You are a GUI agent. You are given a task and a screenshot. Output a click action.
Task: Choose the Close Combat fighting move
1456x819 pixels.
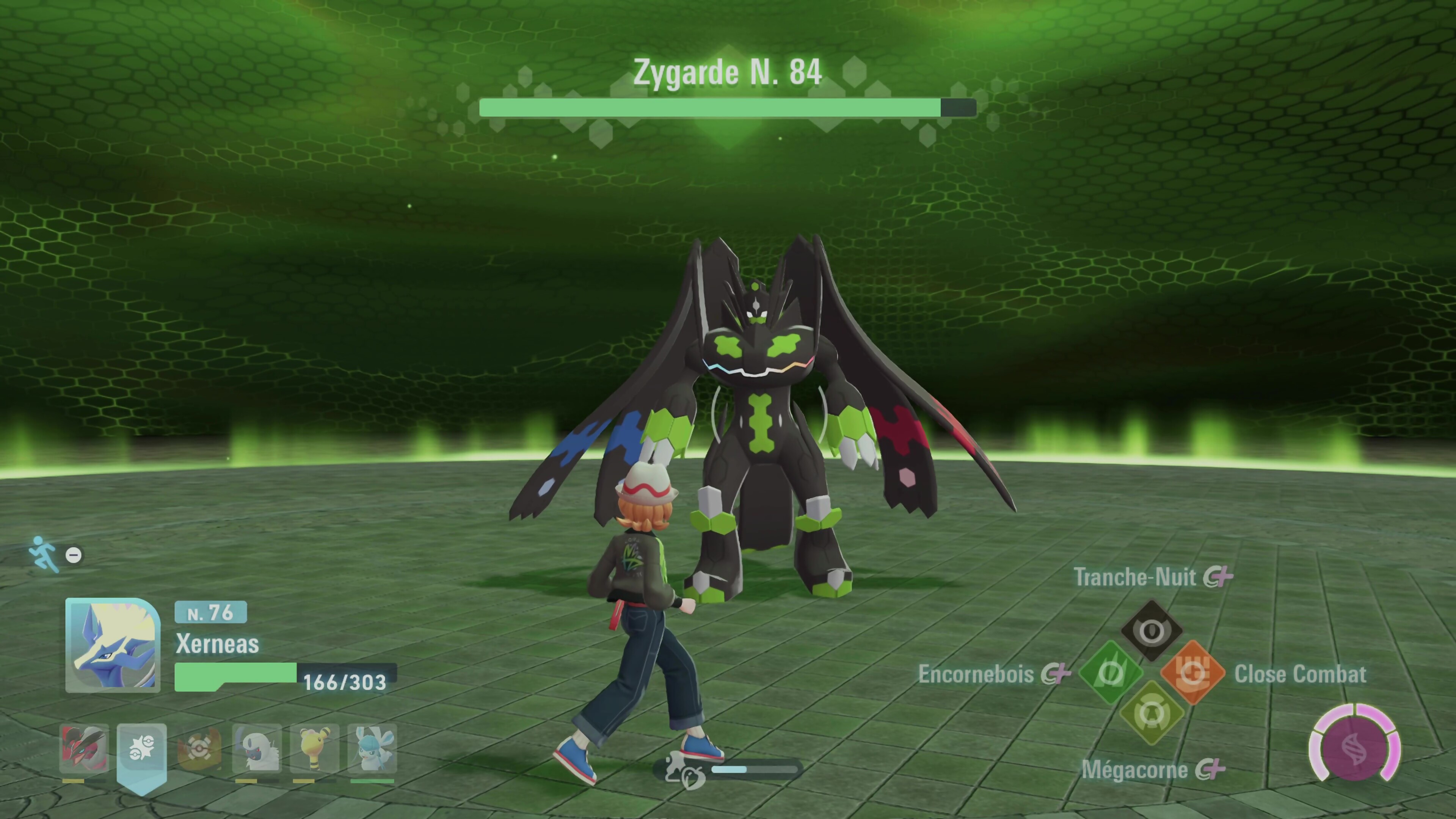(x=1192, y=673)
